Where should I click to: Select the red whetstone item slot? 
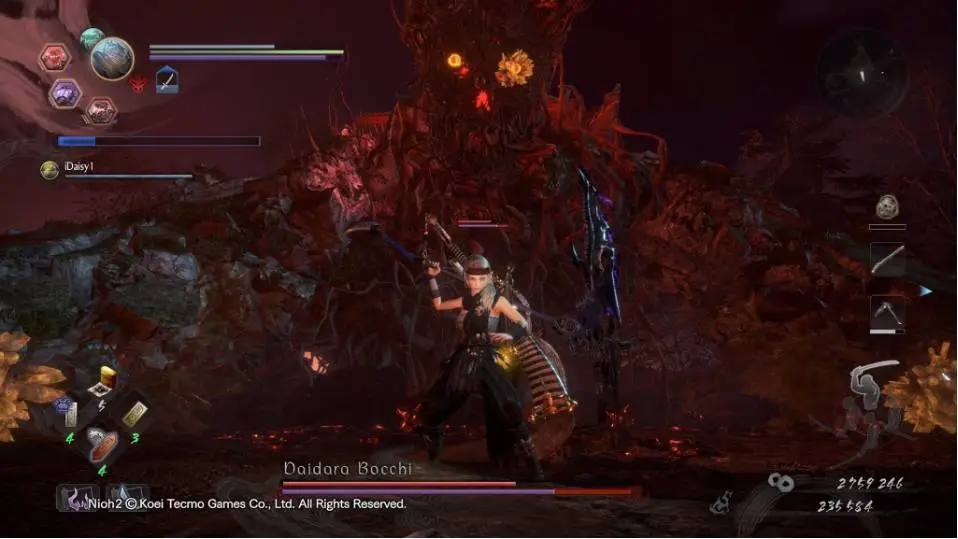[101, 444]
